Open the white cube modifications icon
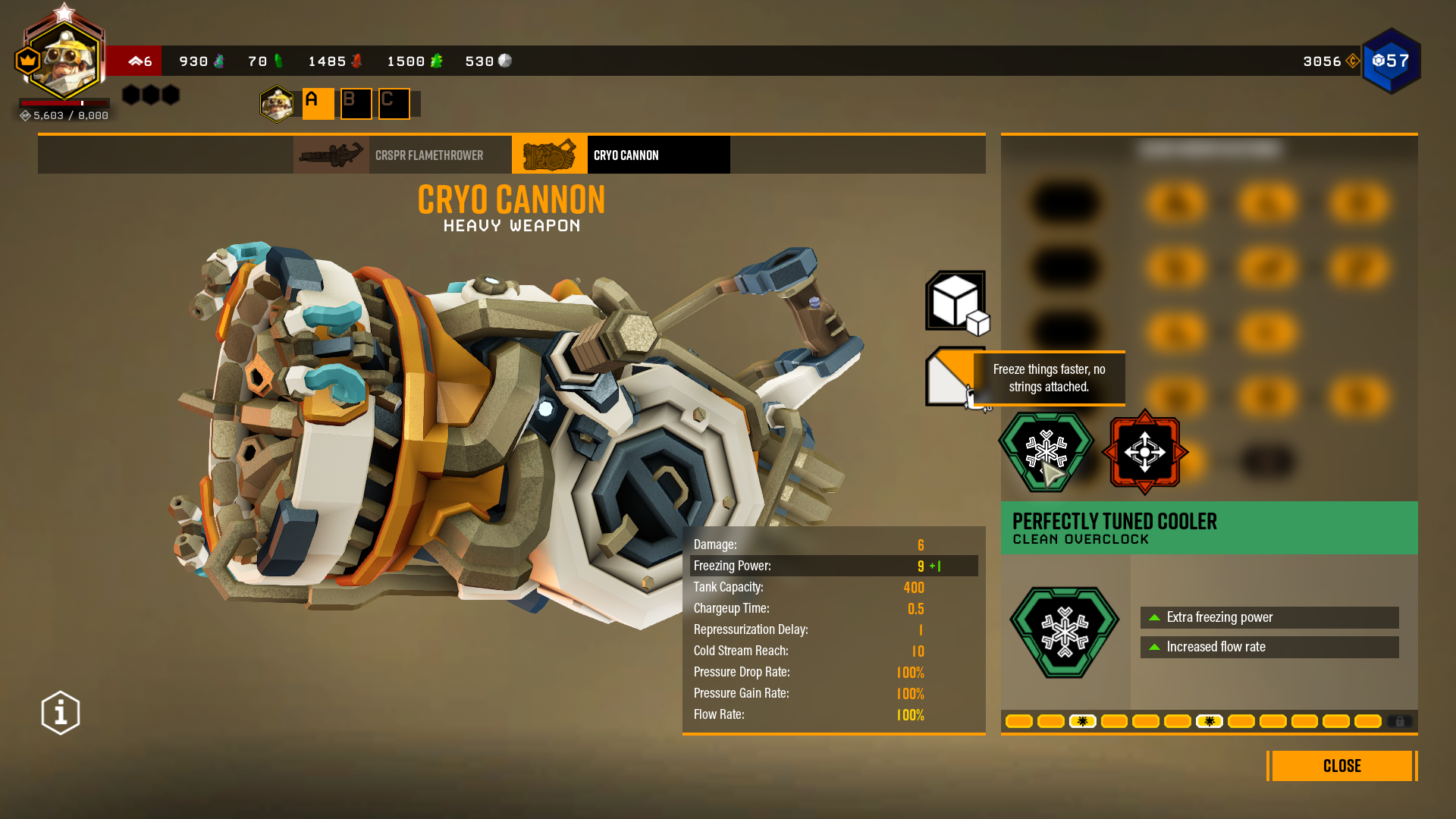Viewport: 1456px width, 819px height. [x=956, y=302]
